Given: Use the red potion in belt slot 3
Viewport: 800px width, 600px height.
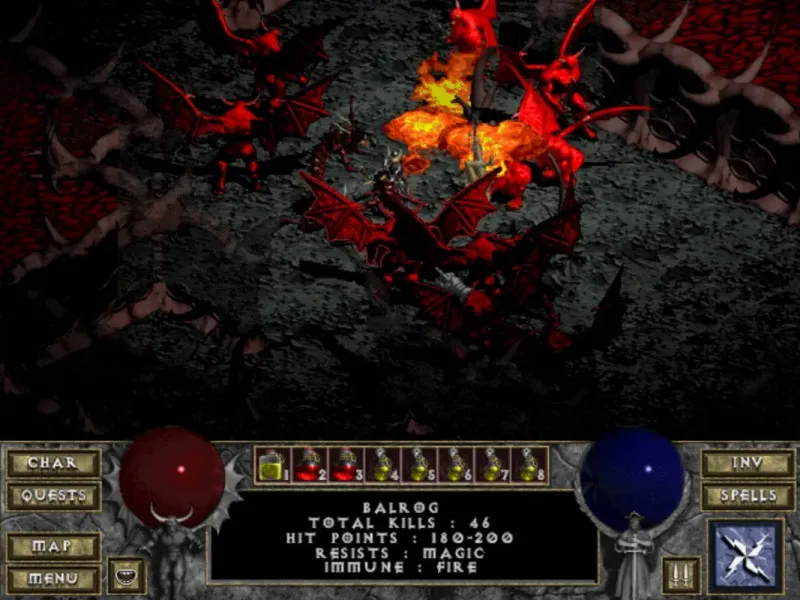Looking at the screenshot, I should pyautogui.click(x=343, y=465).
